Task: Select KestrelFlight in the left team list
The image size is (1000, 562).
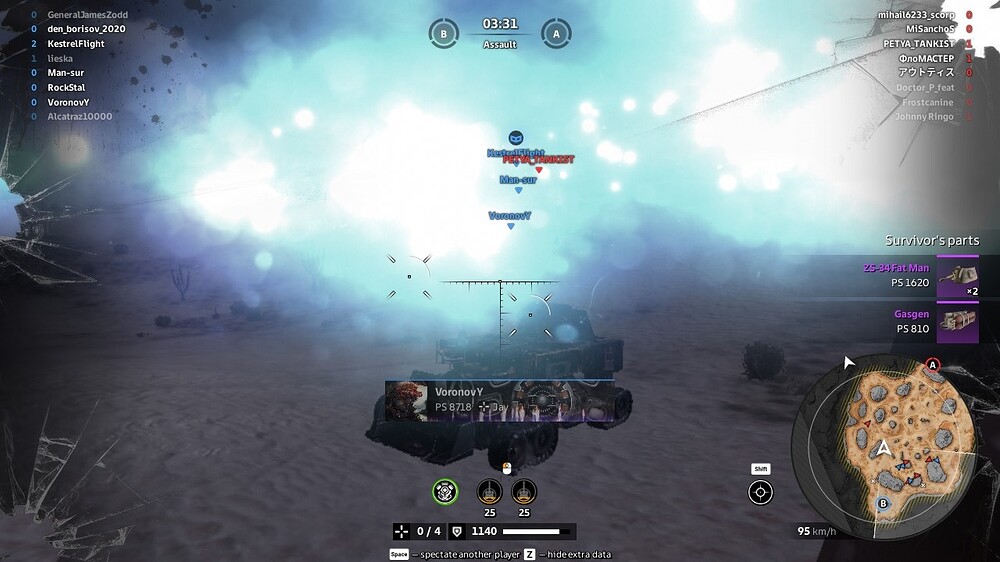Action: 76,44
